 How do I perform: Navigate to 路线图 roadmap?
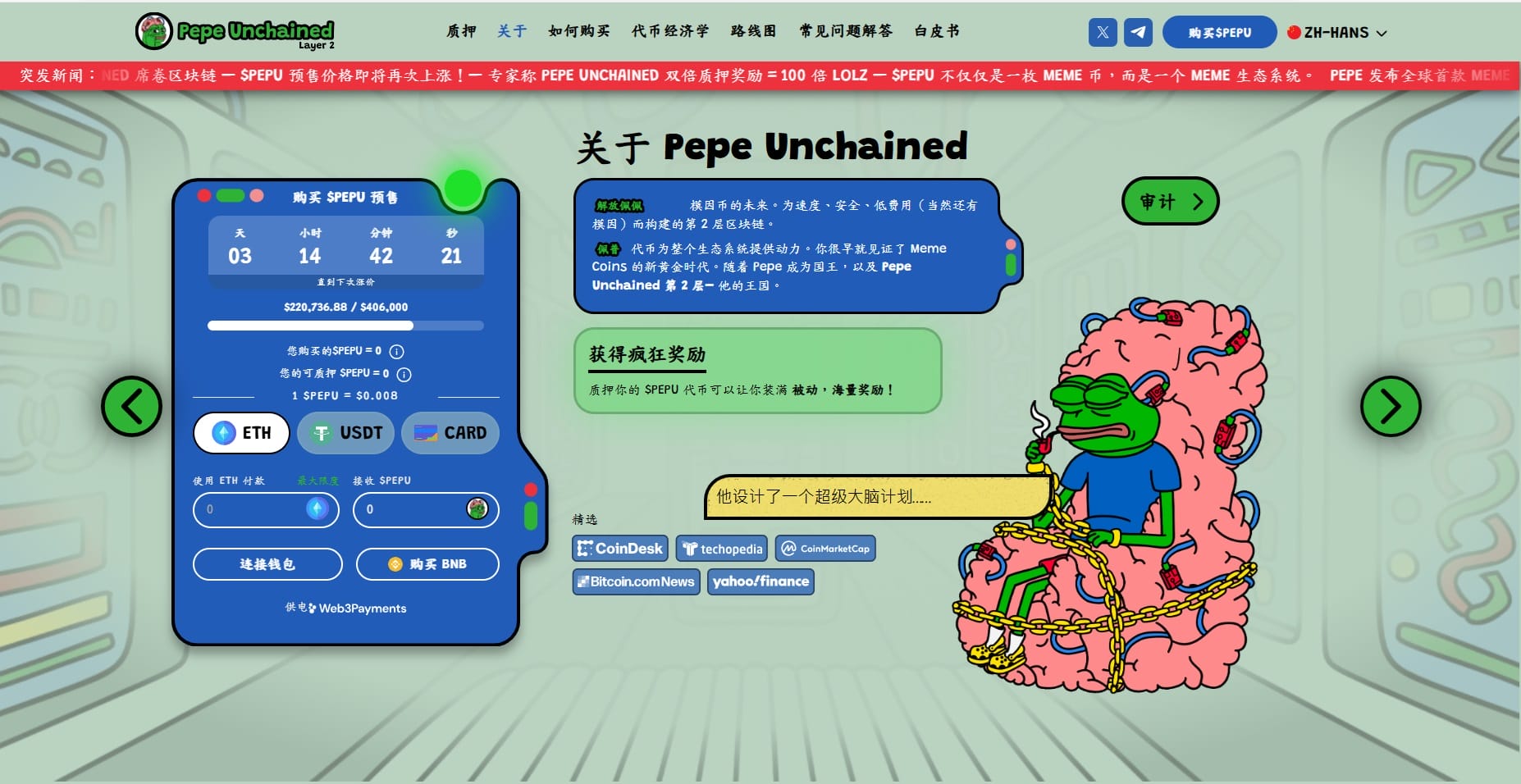753,31
